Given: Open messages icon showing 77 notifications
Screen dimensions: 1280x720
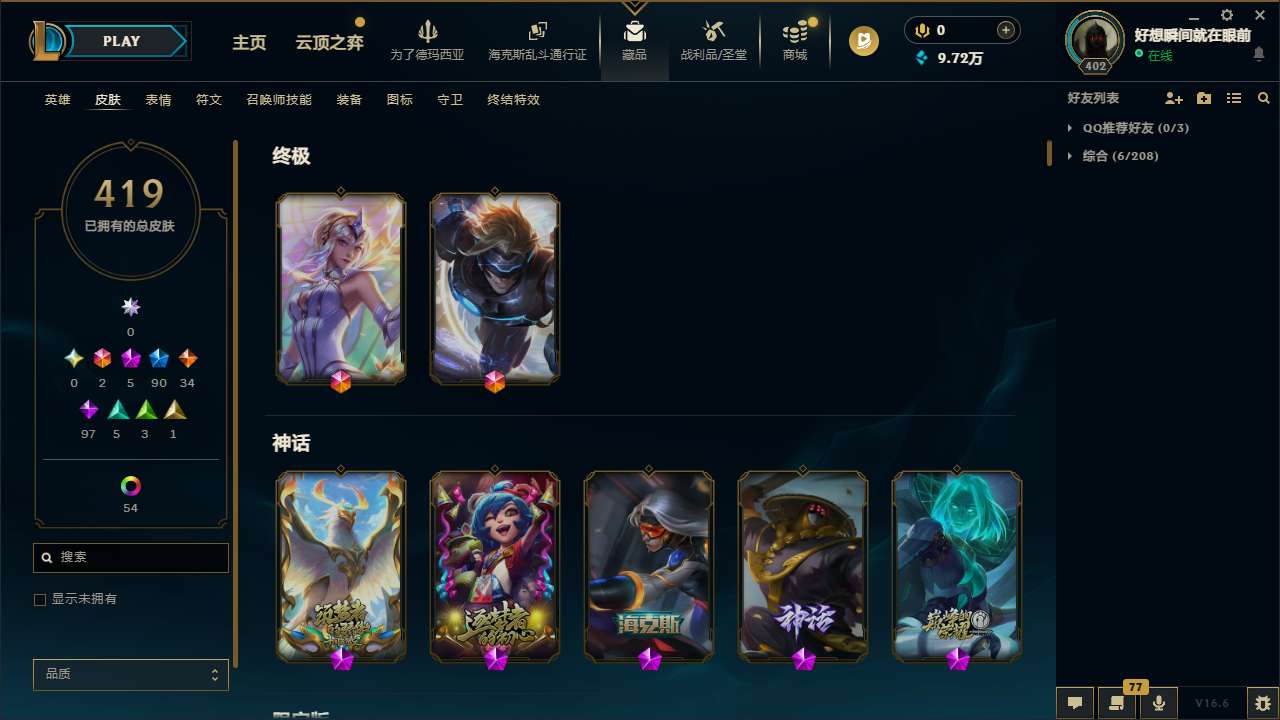Looking at the screenshot, I should tap(1116, 701).
